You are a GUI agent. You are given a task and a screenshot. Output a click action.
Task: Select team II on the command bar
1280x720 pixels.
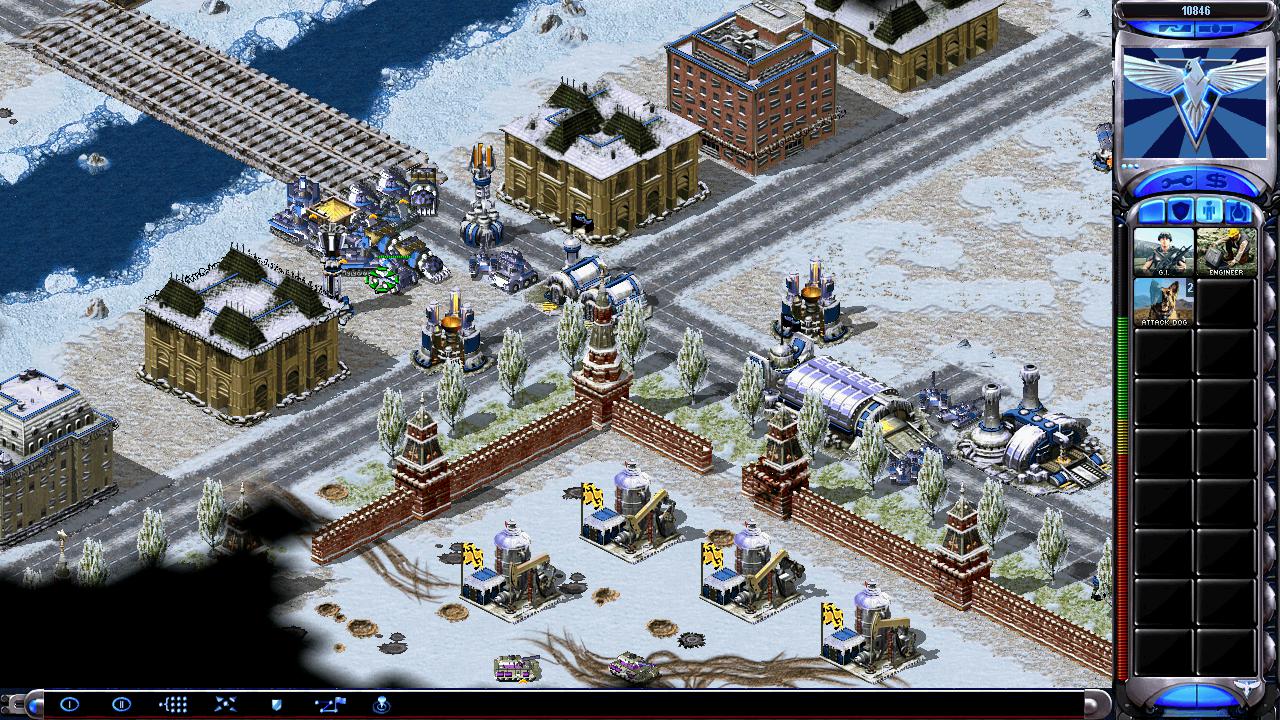point(121,704)
